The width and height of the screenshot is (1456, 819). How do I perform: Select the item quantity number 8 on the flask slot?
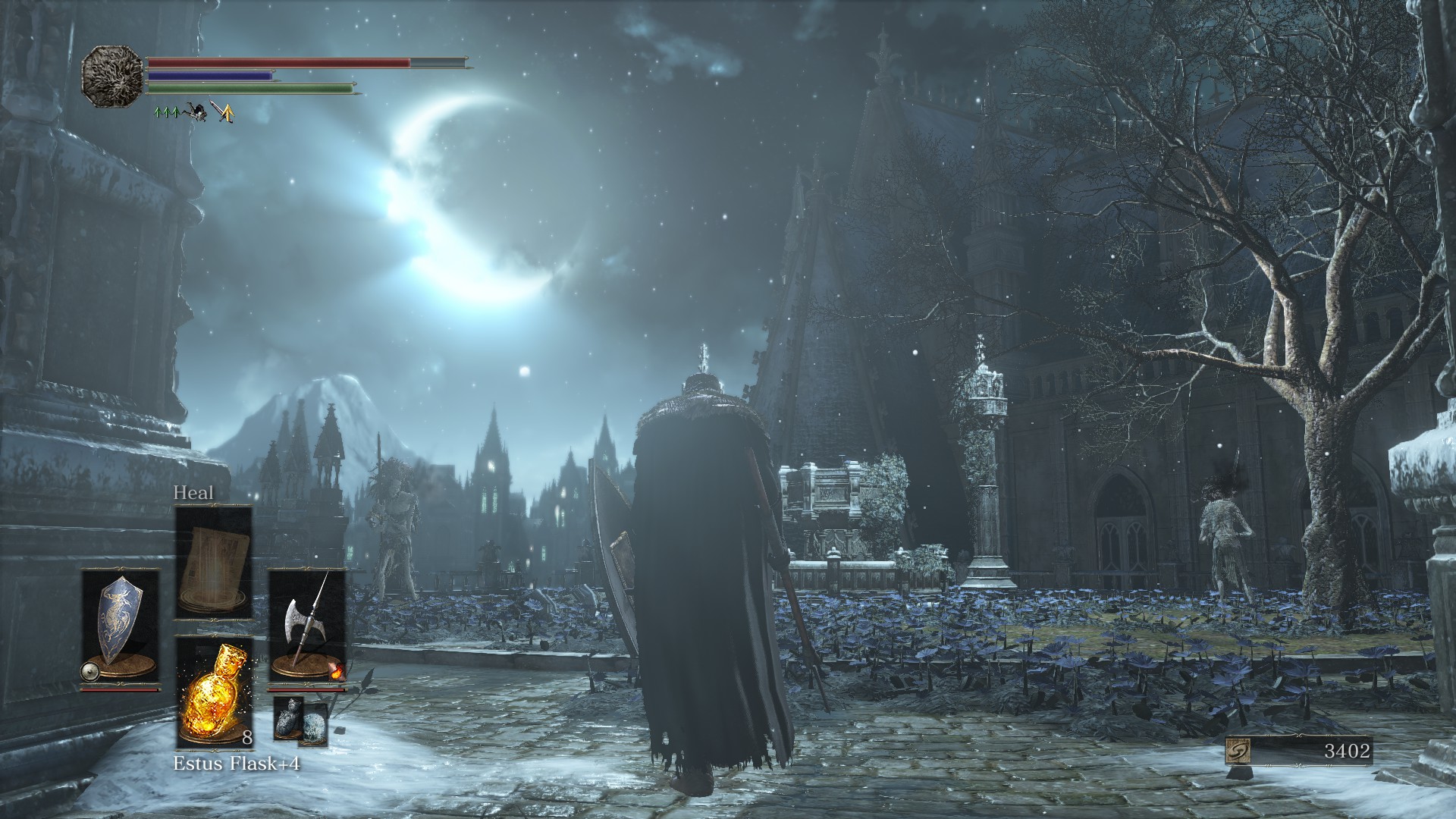coord(247,738)
